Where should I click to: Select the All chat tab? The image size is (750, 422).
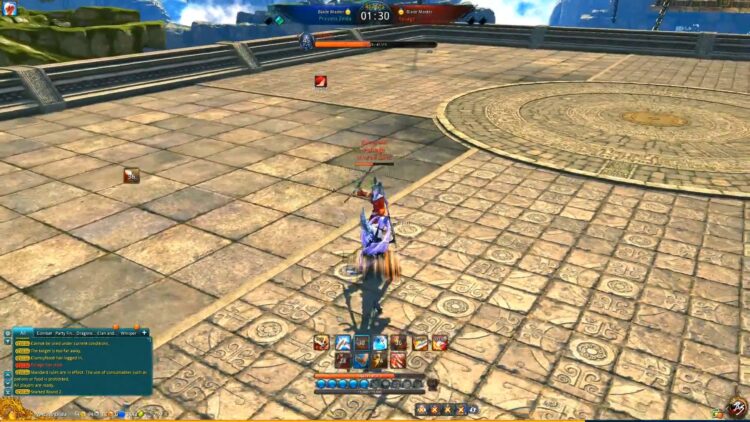[22, 332]
